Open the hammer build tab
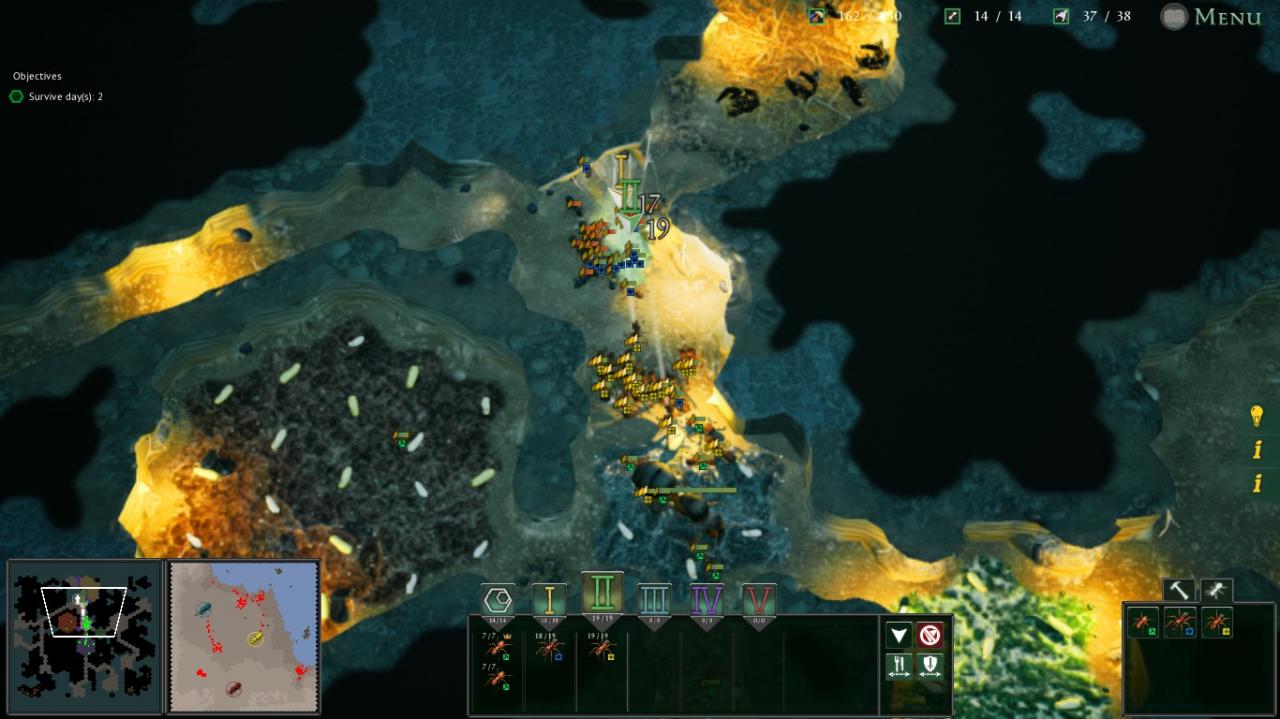Viewport: 1280px width, 719px height. coord(1179,591)
